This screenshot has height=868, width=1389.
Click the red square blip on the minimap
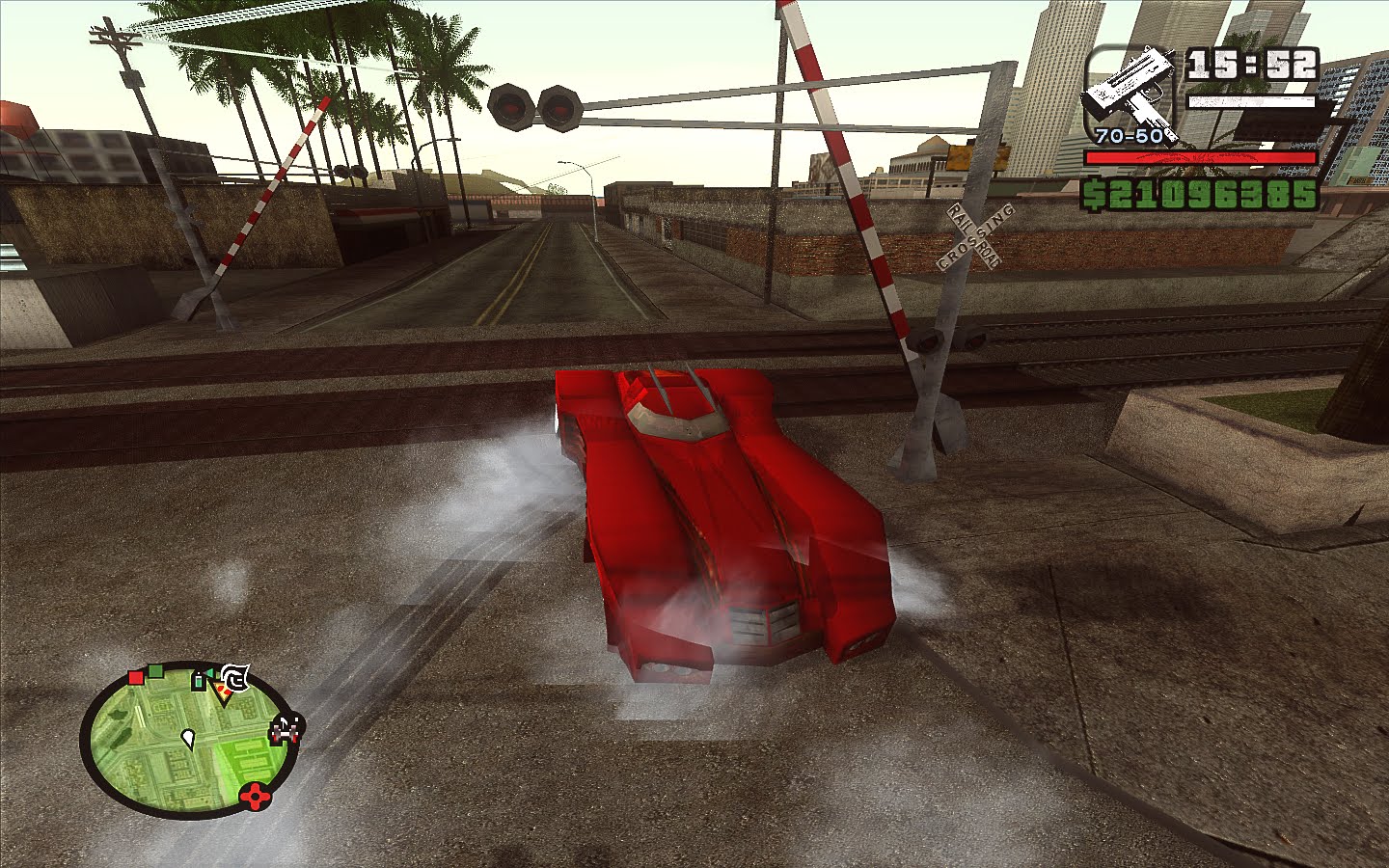tap(136, 677)
